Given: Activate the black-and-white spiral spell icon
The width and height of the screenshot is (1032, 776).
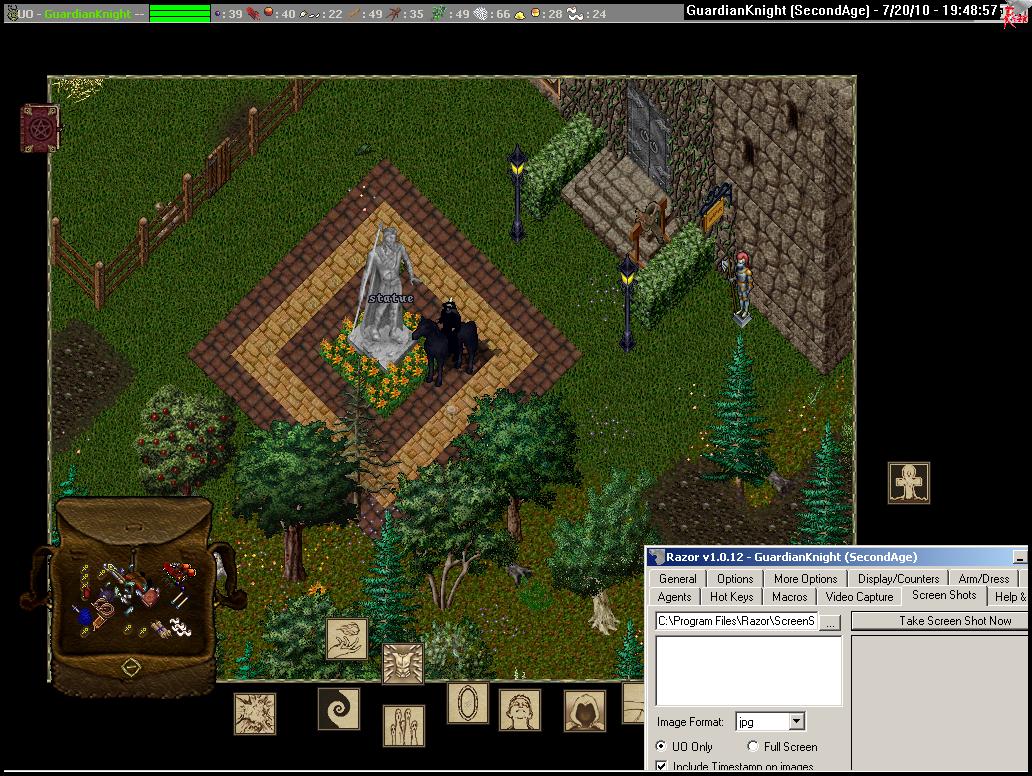Looking at the screenshot, I should coord(339,709).
